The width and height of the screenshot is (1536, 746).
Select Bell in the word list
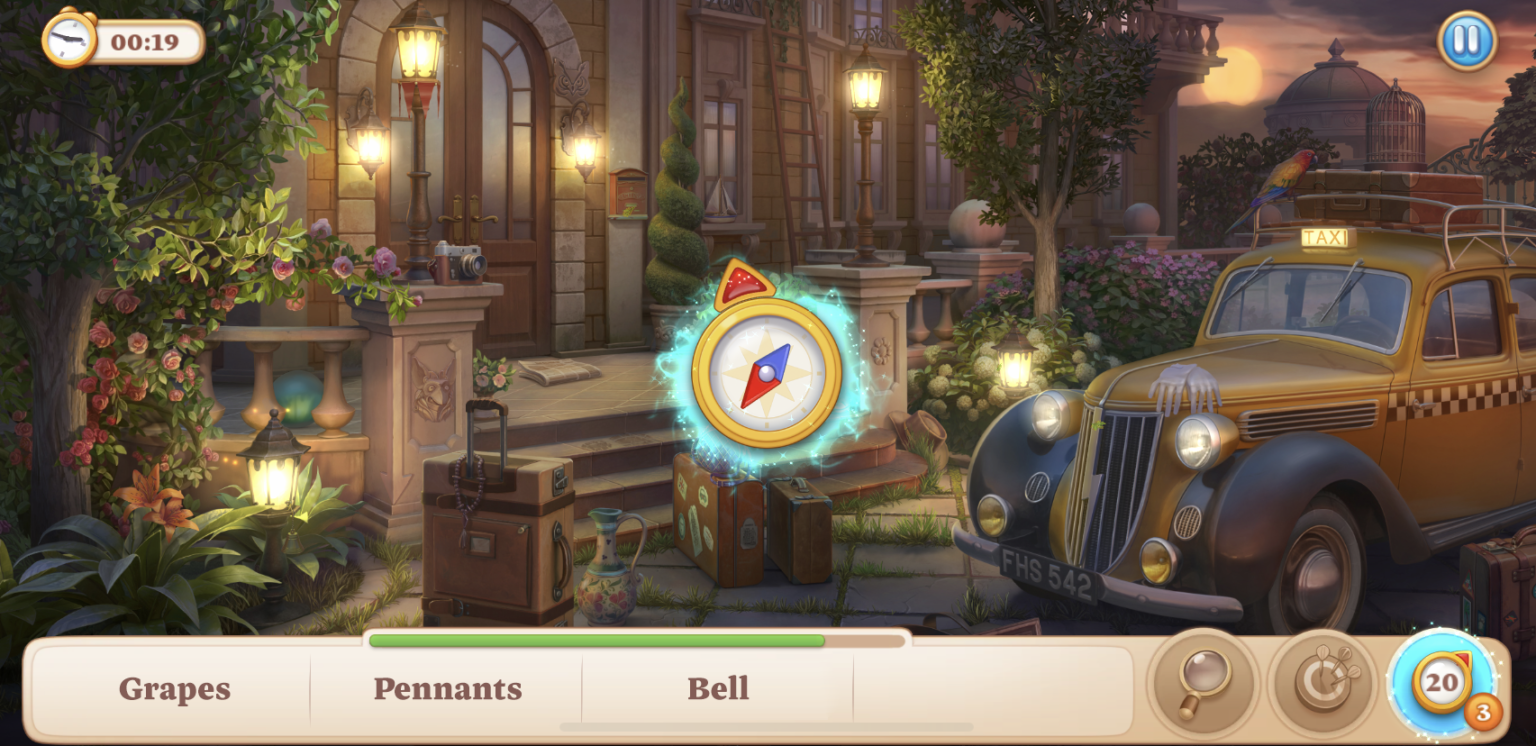[718, 688]
